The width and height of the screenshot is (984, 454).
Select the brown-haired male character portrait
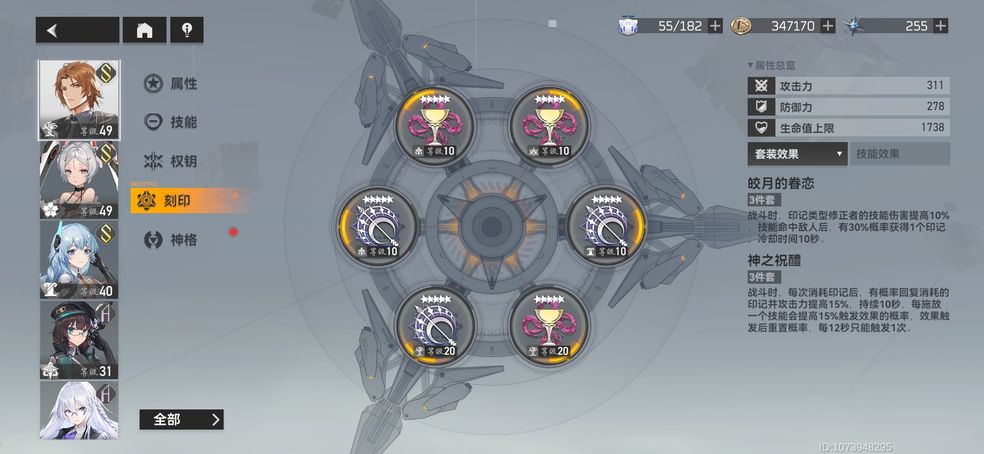(79, 99)
